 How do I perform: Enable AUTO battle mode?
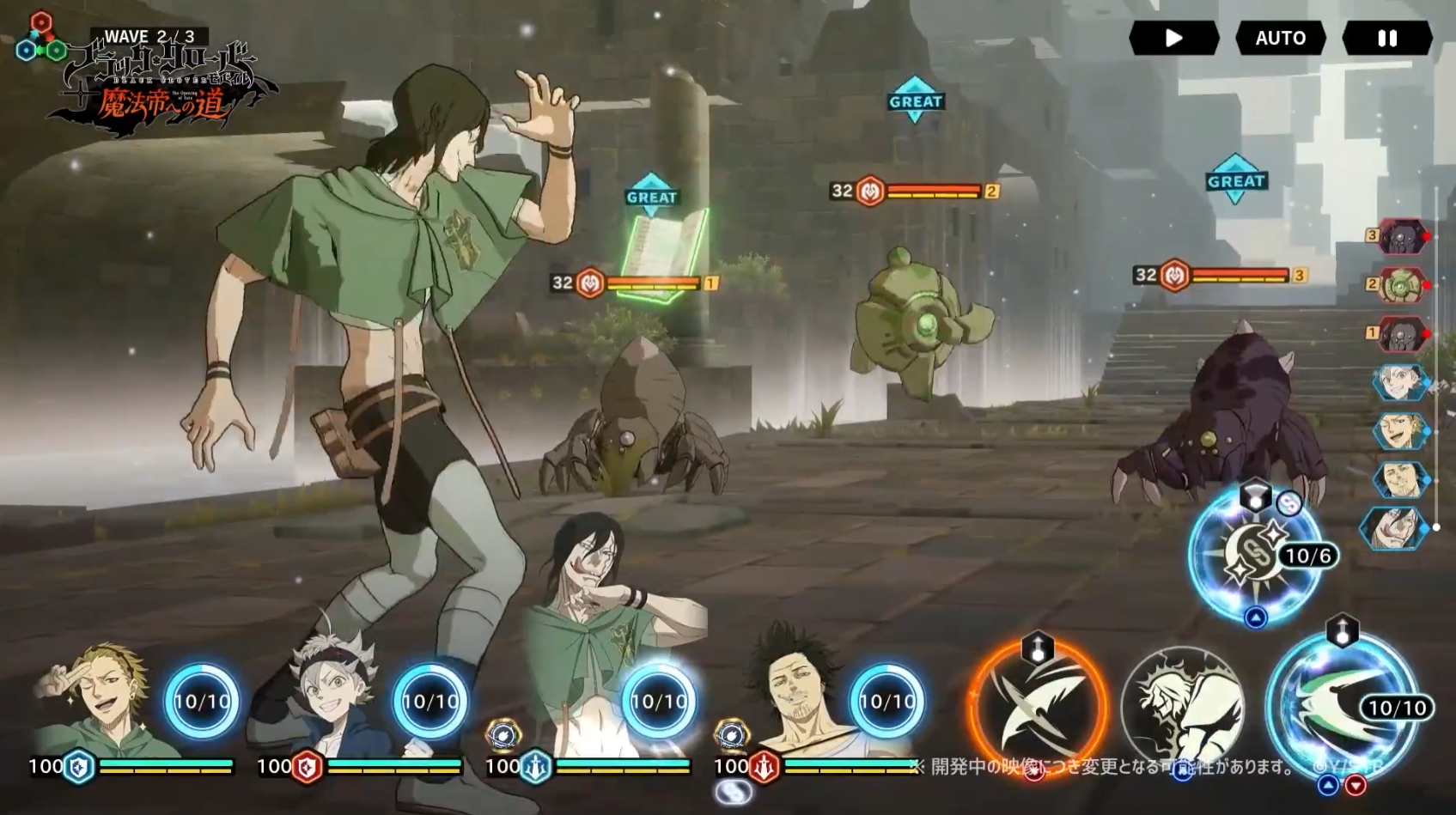tap(1280, 39)
